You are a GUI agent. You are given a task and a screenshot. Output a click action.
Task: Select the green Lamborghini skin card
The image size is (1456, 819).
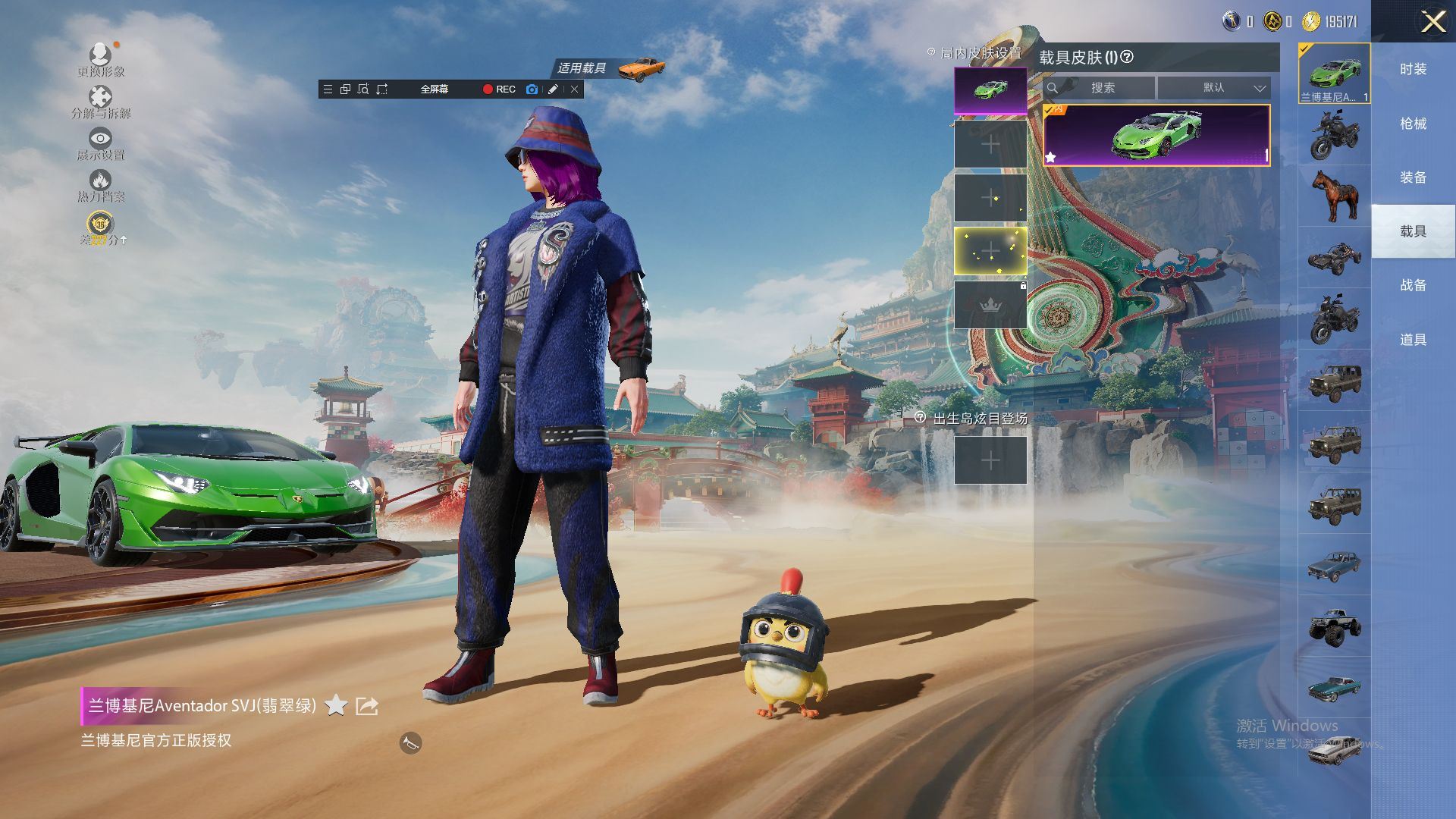[1156, 135]
